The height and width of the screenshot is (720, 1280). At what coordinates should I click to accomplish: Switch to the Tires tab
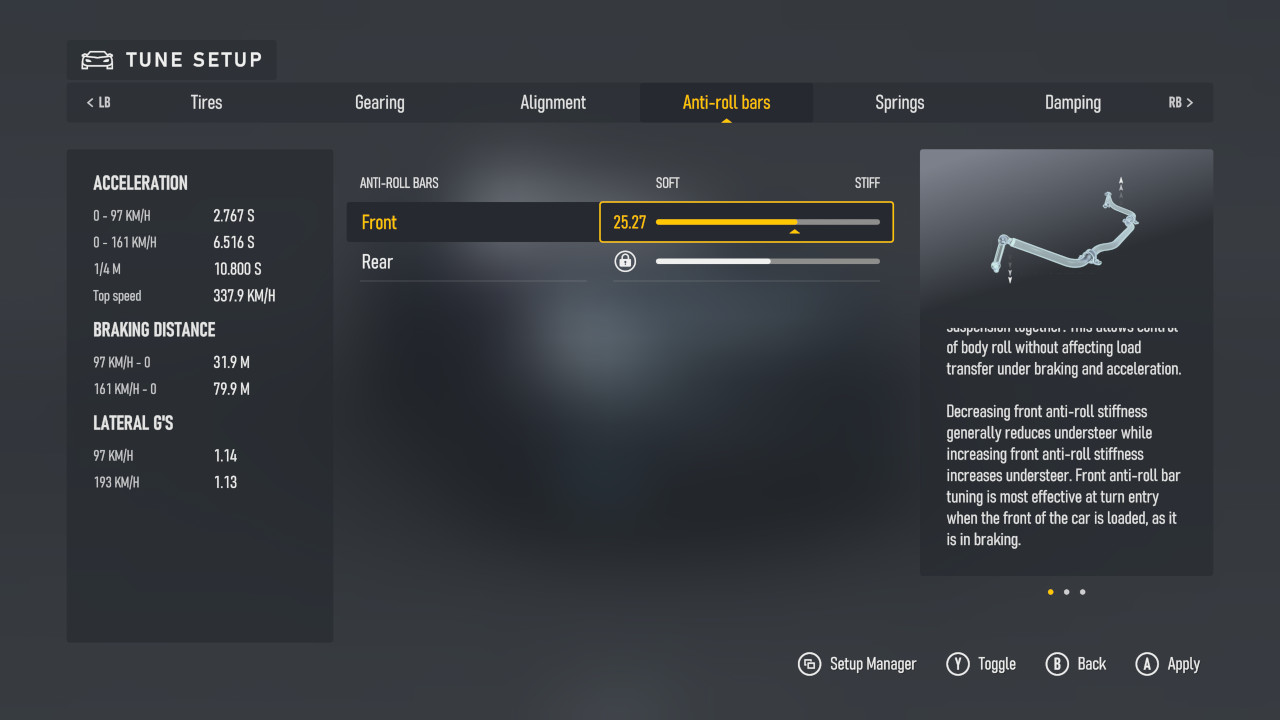(x=206, y=102)
